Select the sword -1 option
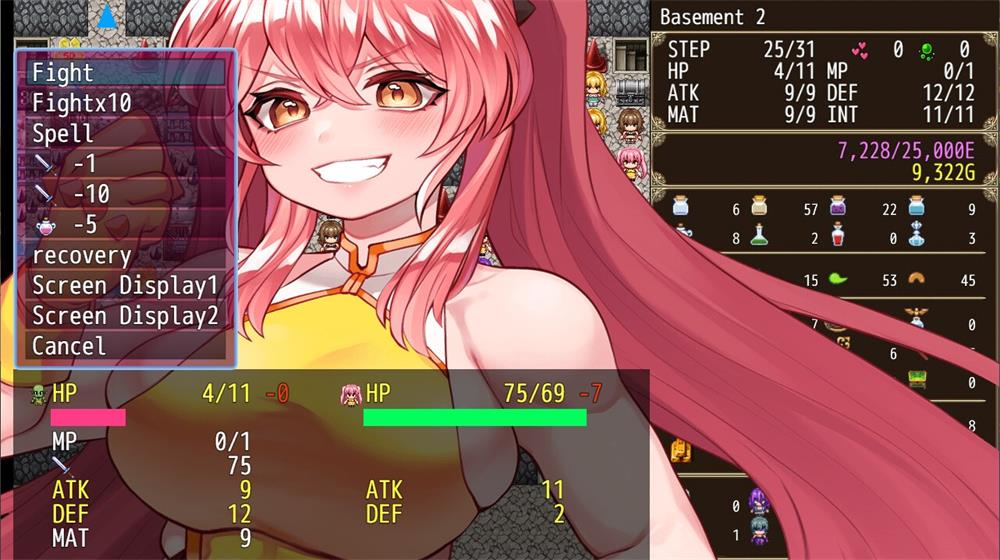The width and height of the screenshot is (1000, 560). (x=126, y=164)
